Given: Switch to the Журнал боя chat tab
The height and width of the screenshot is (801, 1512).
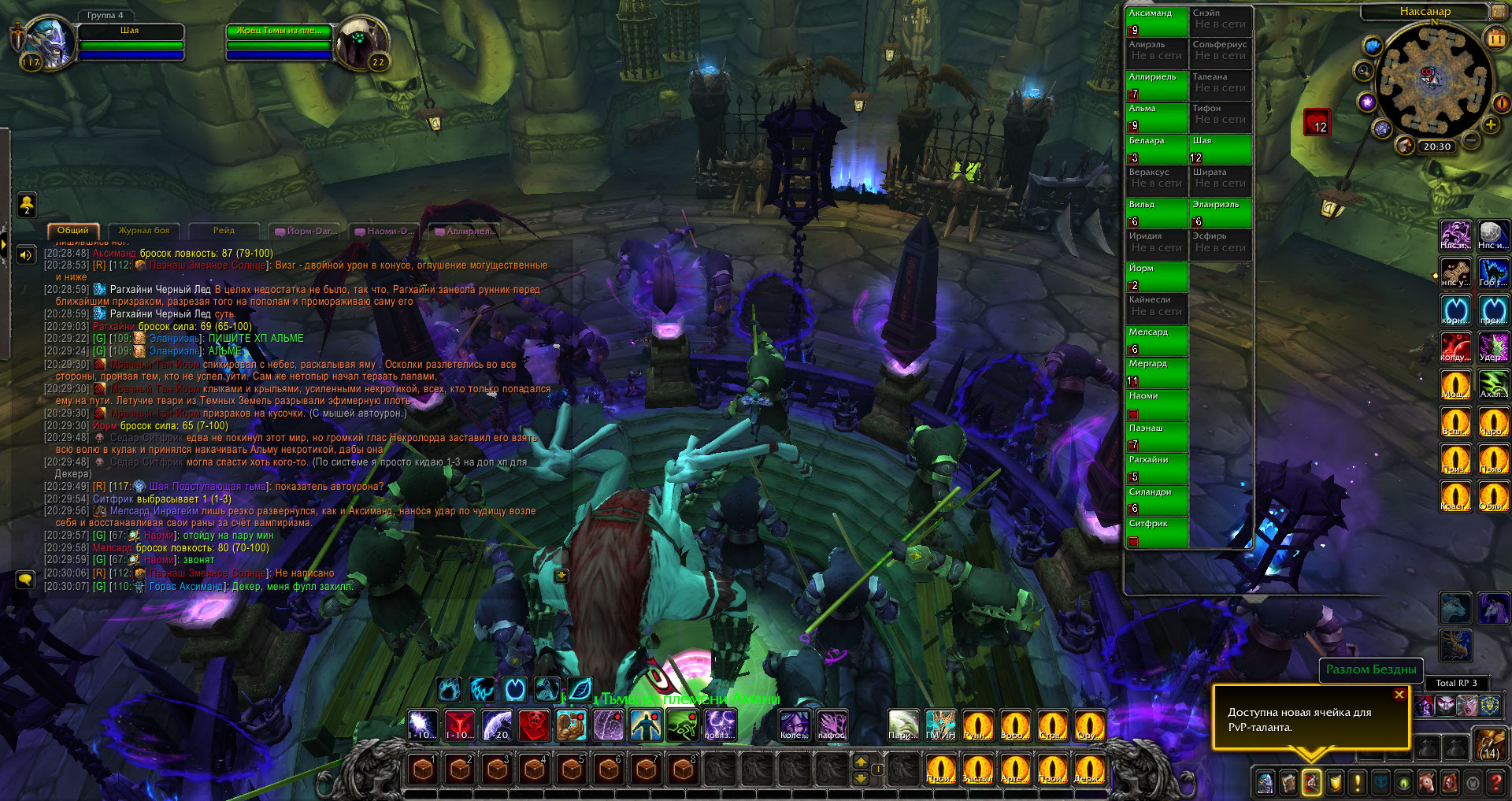Looking at the screenshot, I should (x=144, y=231).
